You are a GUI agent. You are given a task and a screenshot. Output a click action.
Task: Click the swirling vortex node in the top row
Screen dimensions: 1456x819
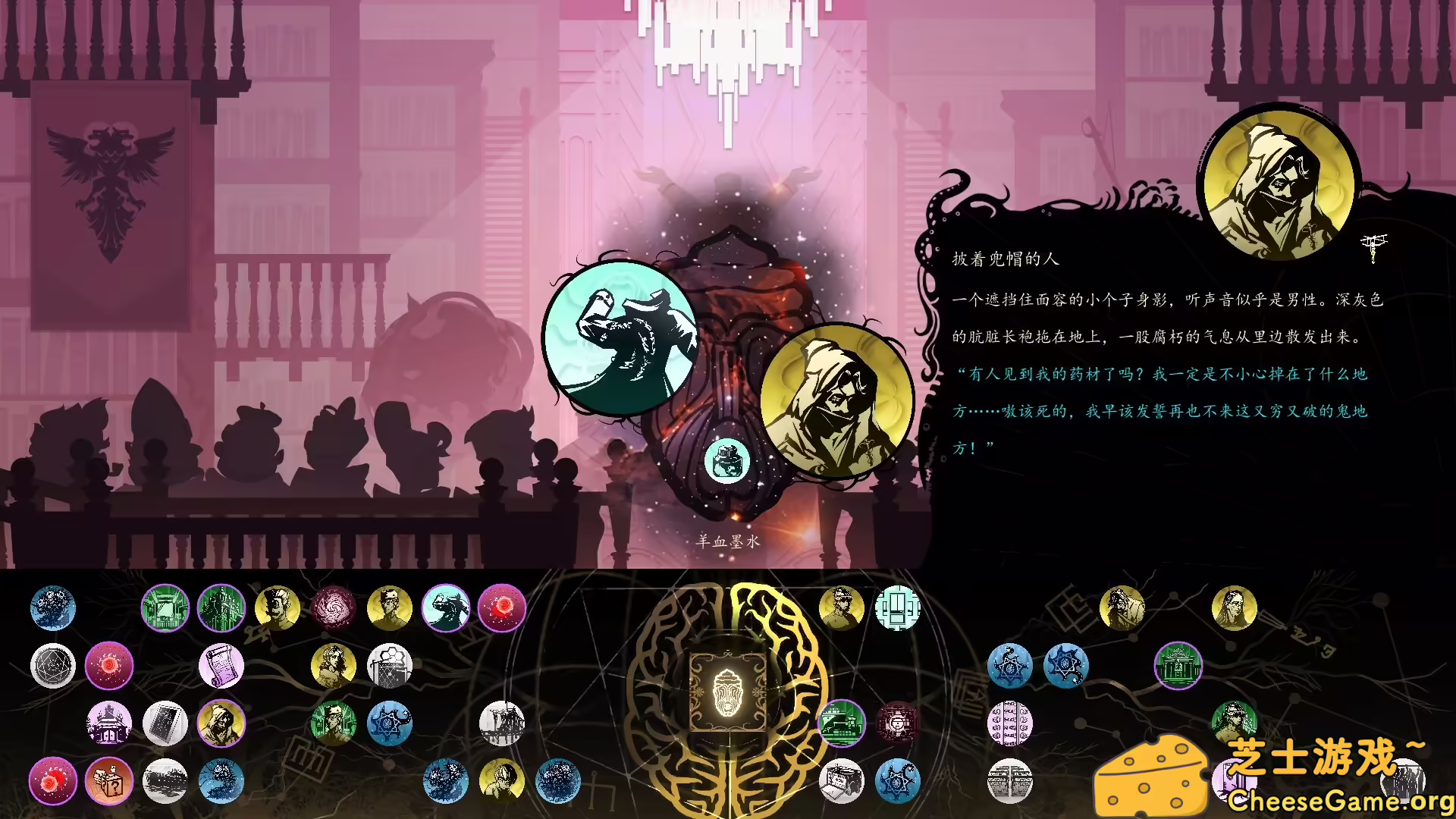(334, 608)
